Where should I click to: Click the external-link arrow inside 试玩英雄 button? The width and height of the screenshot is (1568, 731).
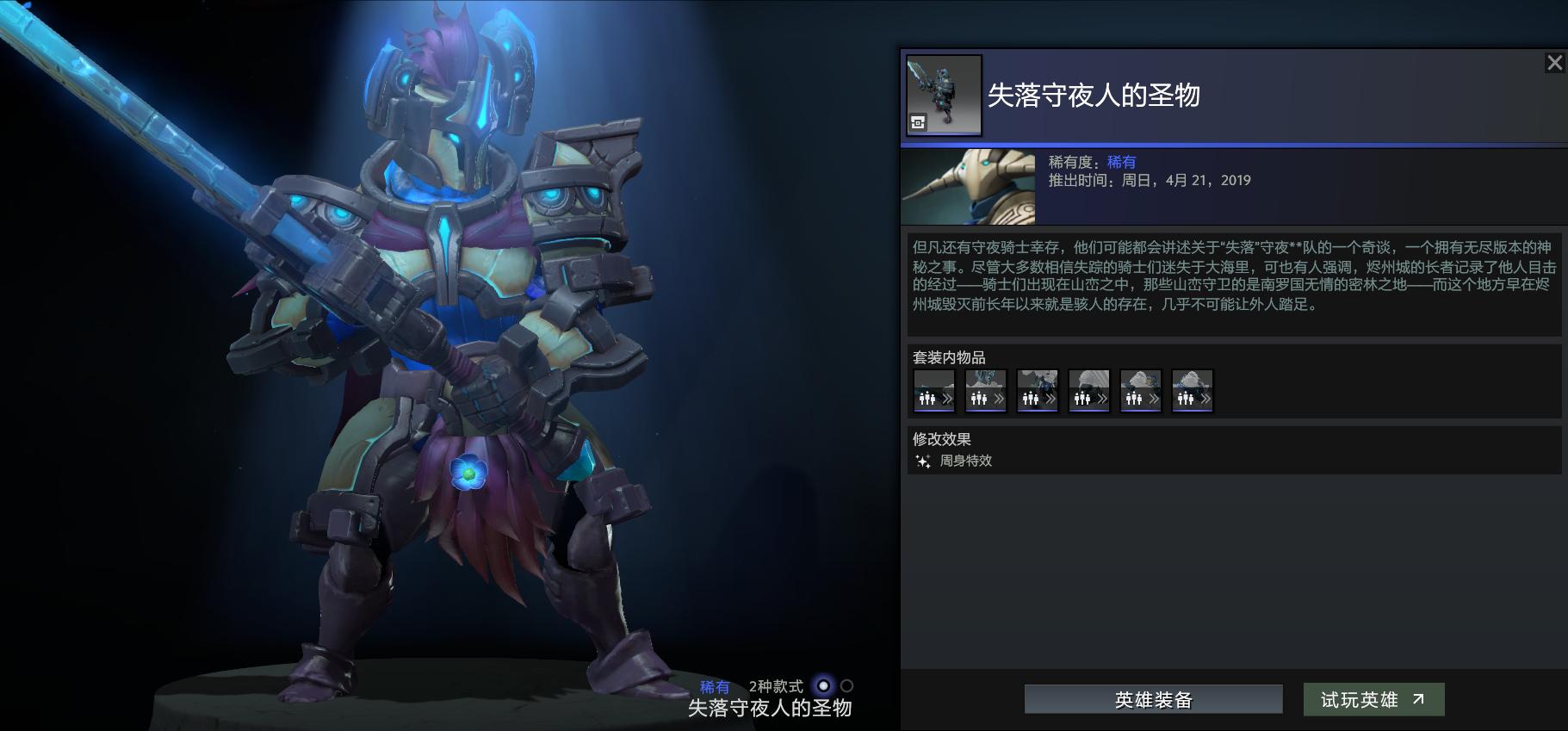[1418, 698]
